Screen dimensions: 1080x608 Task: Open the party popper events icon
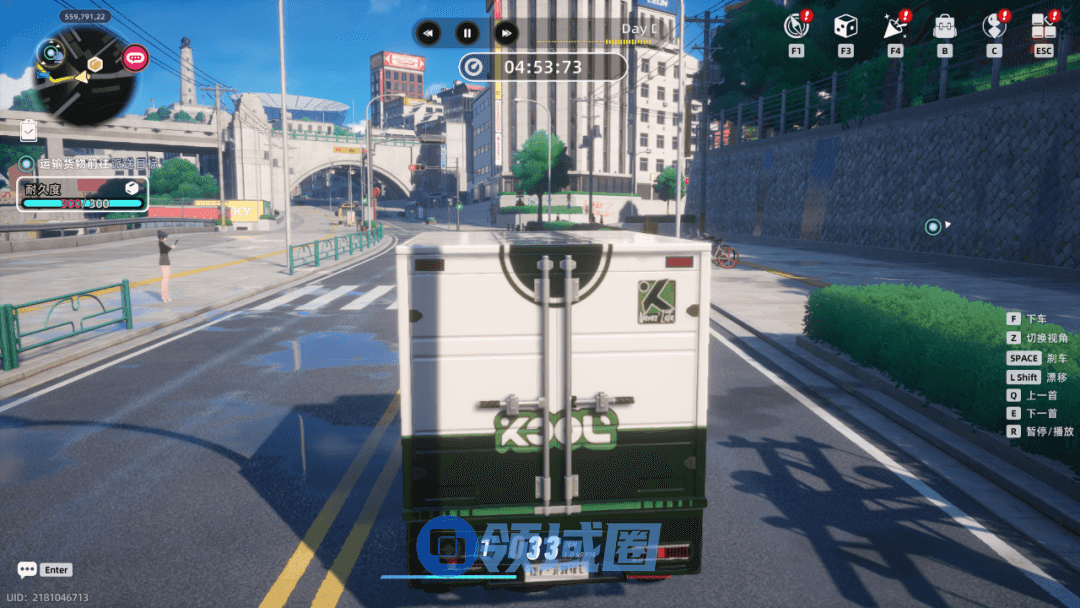coord(894,25)
